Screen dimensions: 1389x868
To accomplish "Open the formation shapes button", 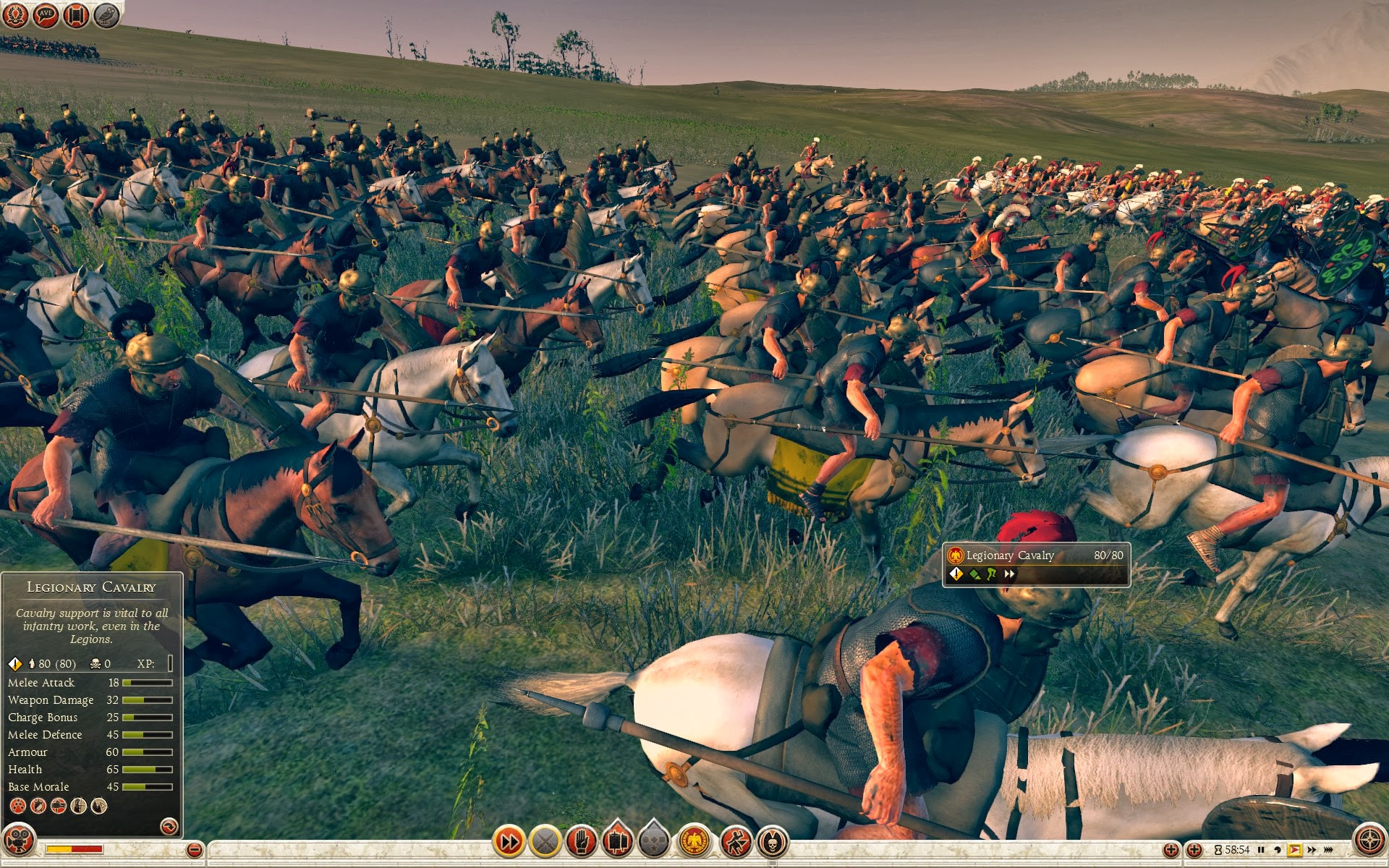I will 654,841.
